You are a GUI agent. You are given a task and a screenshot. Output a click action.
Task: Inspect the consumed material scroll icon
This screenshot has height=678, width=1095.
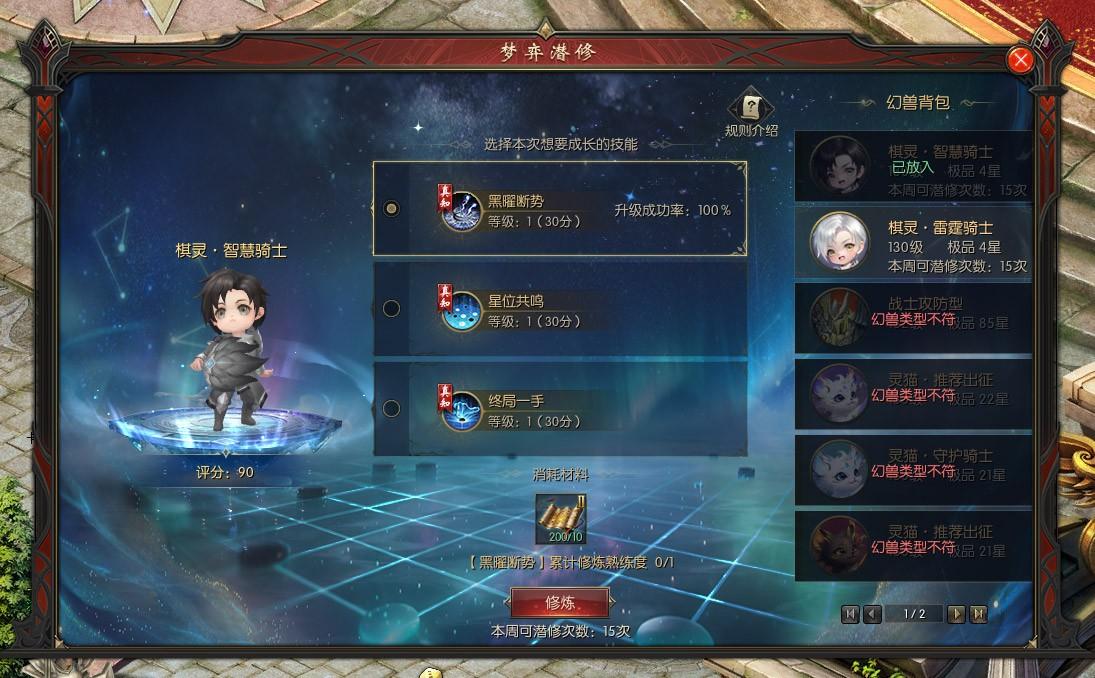[560, 519]
